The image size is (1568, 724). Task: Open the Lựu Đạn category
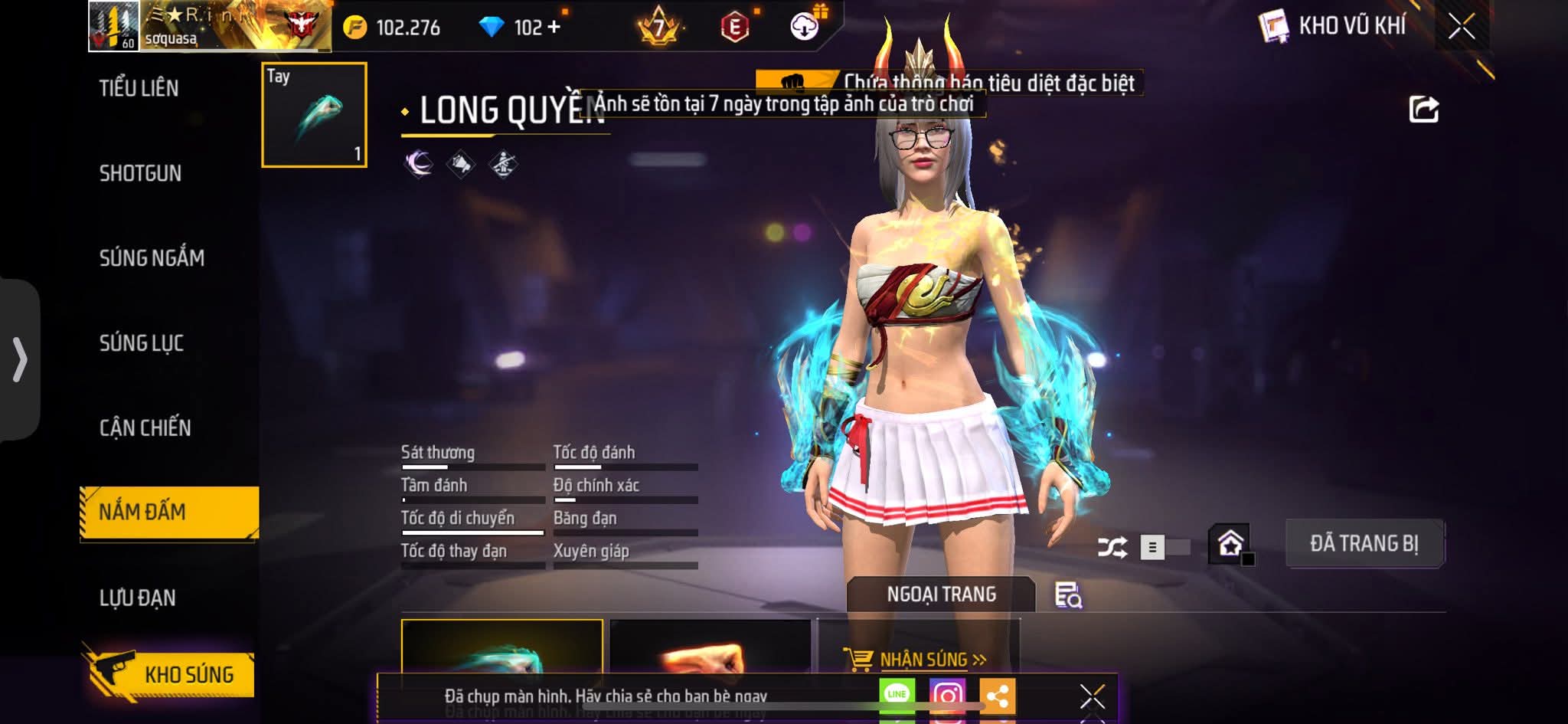[x=137, y=598]
